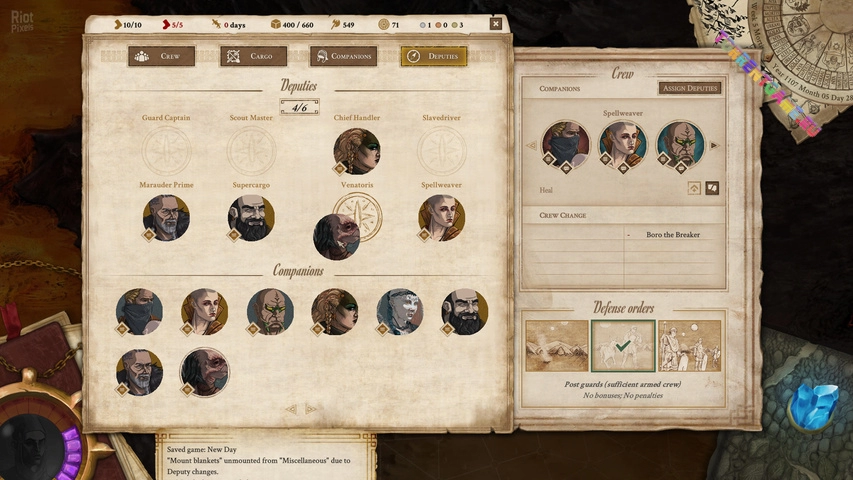Pick the white-haired pale companion portrait
Viewport: 853px width, 480px height.
click(399, 311)
